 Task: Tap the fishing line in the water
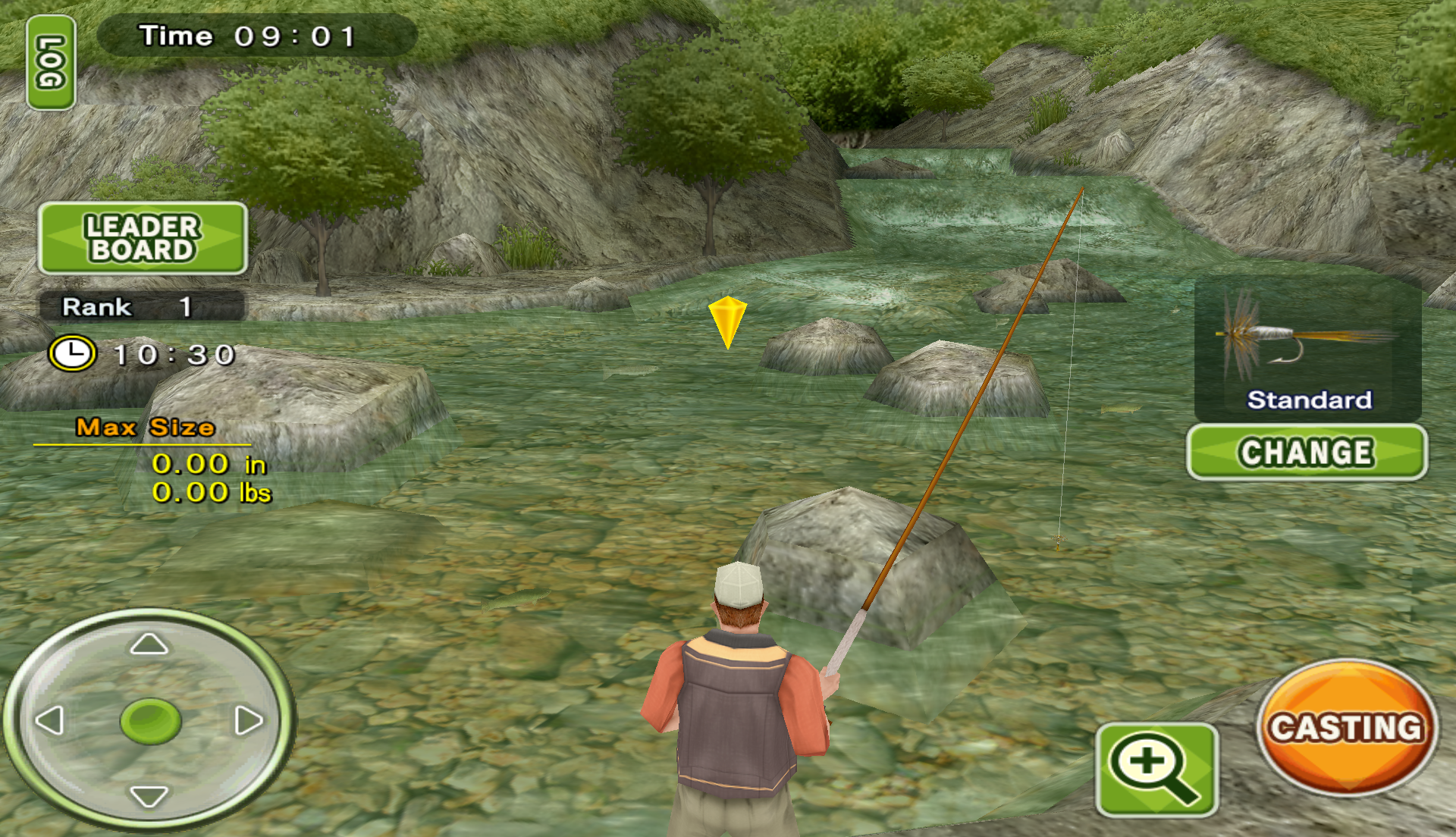[x=1062, y=455]
